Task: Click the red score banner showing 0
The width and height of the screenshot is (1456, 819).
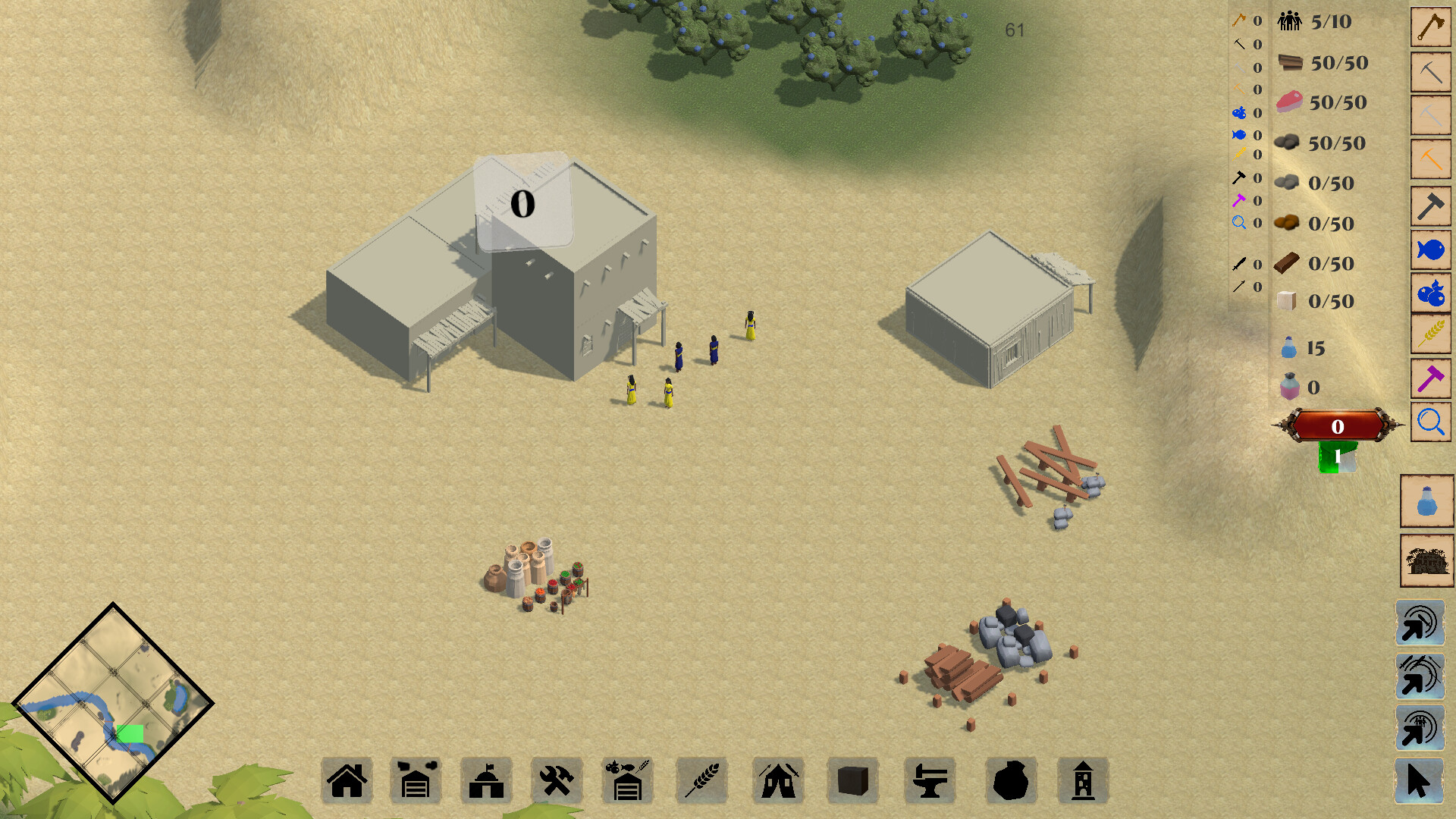Action: (1338, 427)
